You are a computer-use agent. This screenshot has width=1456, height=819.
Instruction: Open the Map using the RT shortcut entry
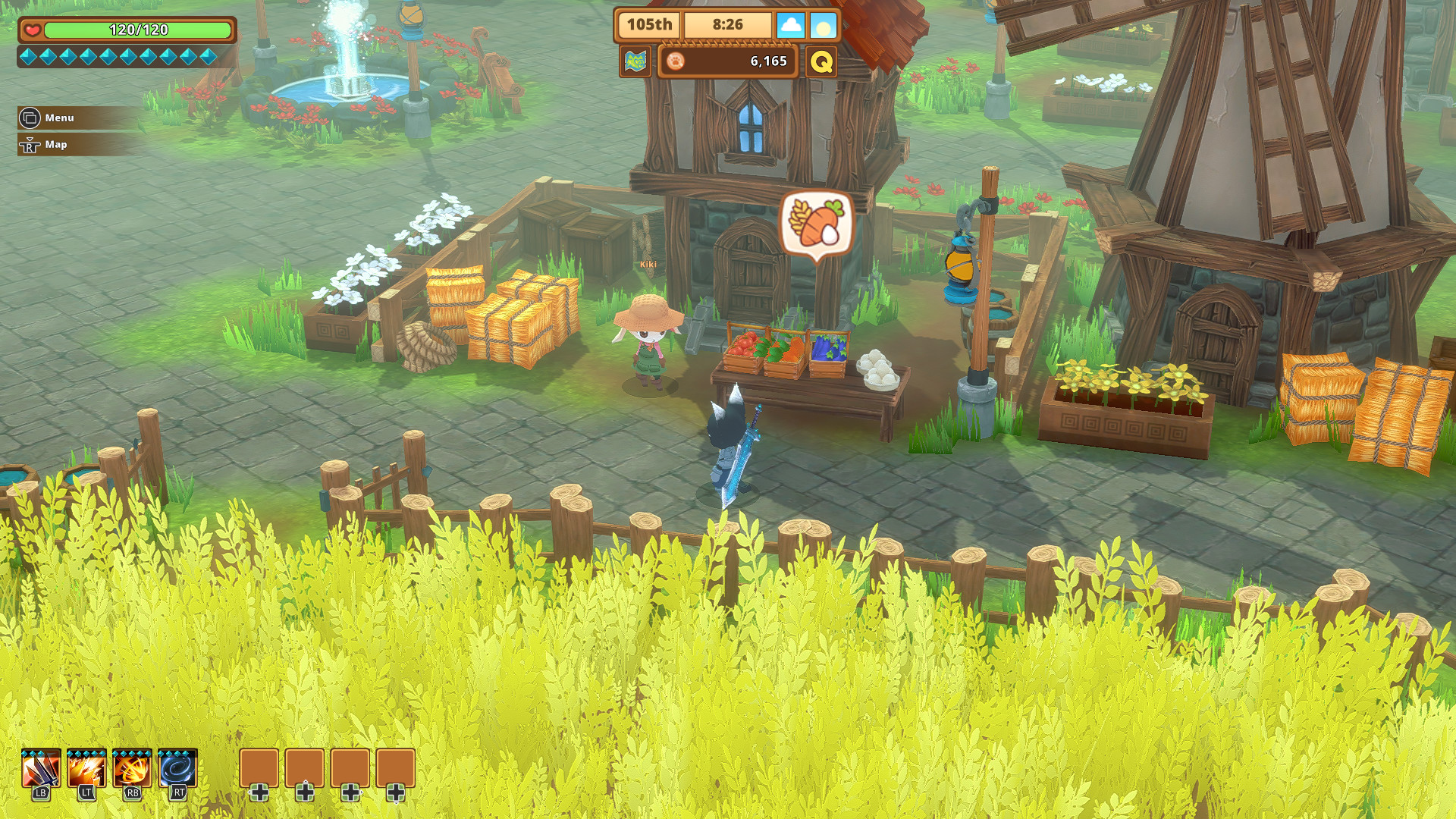tap(55, 144)
